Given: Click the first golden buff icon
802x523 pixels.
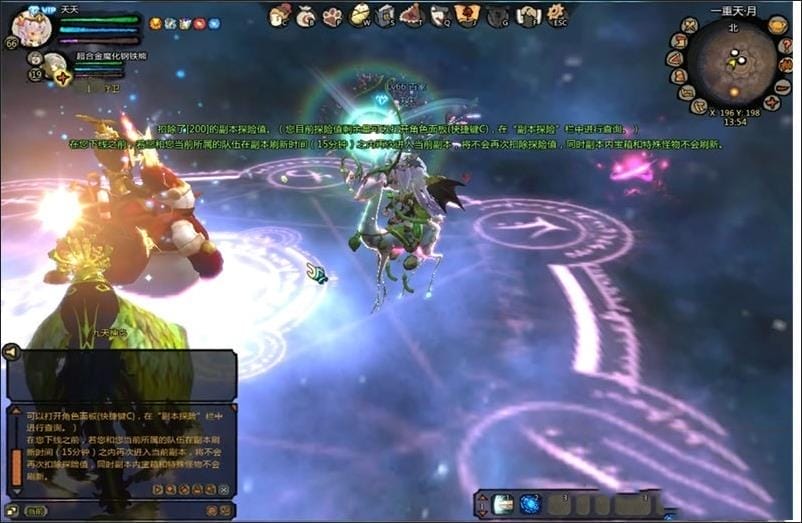Looking at the screenshot, I should point(155,23).
